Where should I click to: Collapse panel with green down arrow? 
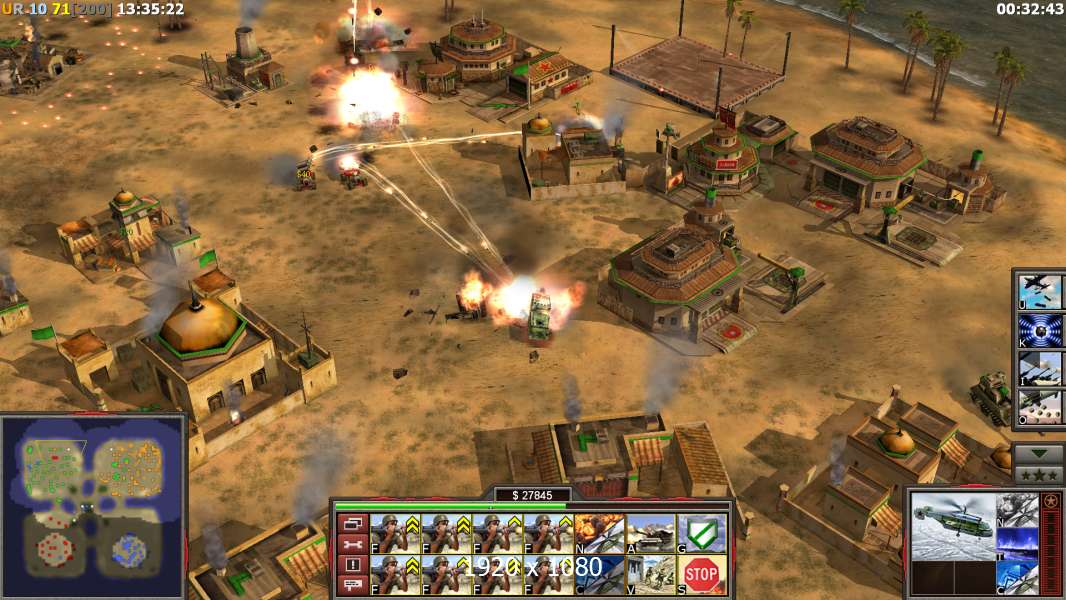point(1039,452)
